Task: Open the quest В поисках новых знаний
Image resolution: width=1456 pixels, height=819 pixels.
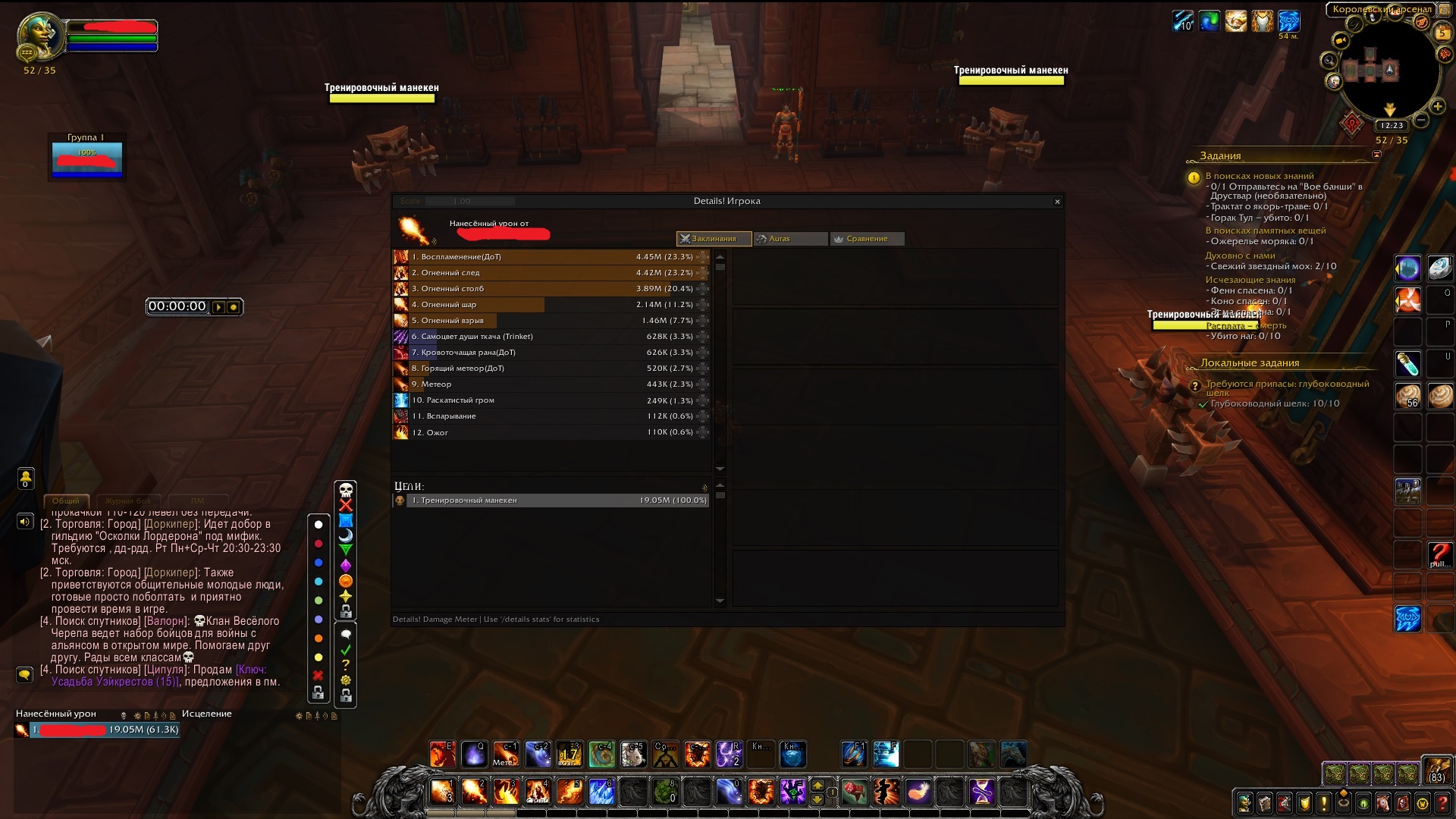Action: 1259,176
